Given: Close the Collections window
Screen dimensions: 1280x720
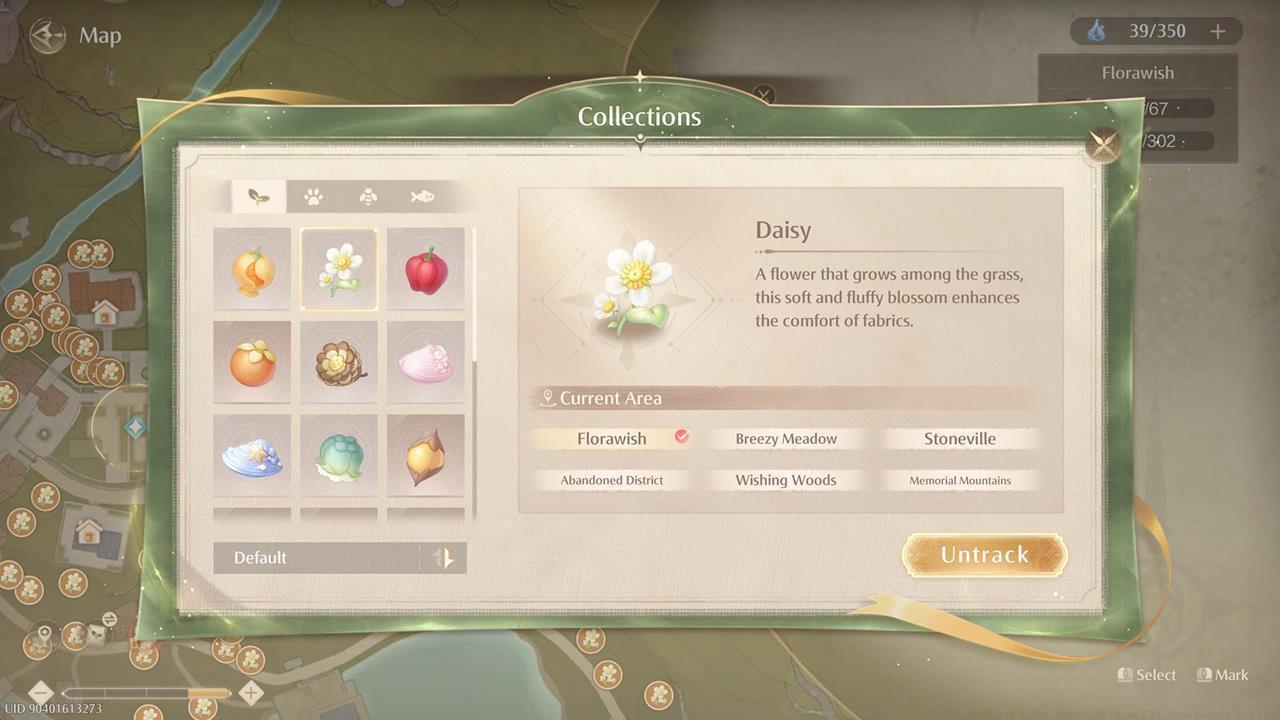Looking at the screenshot, I should coord(1105,146).
